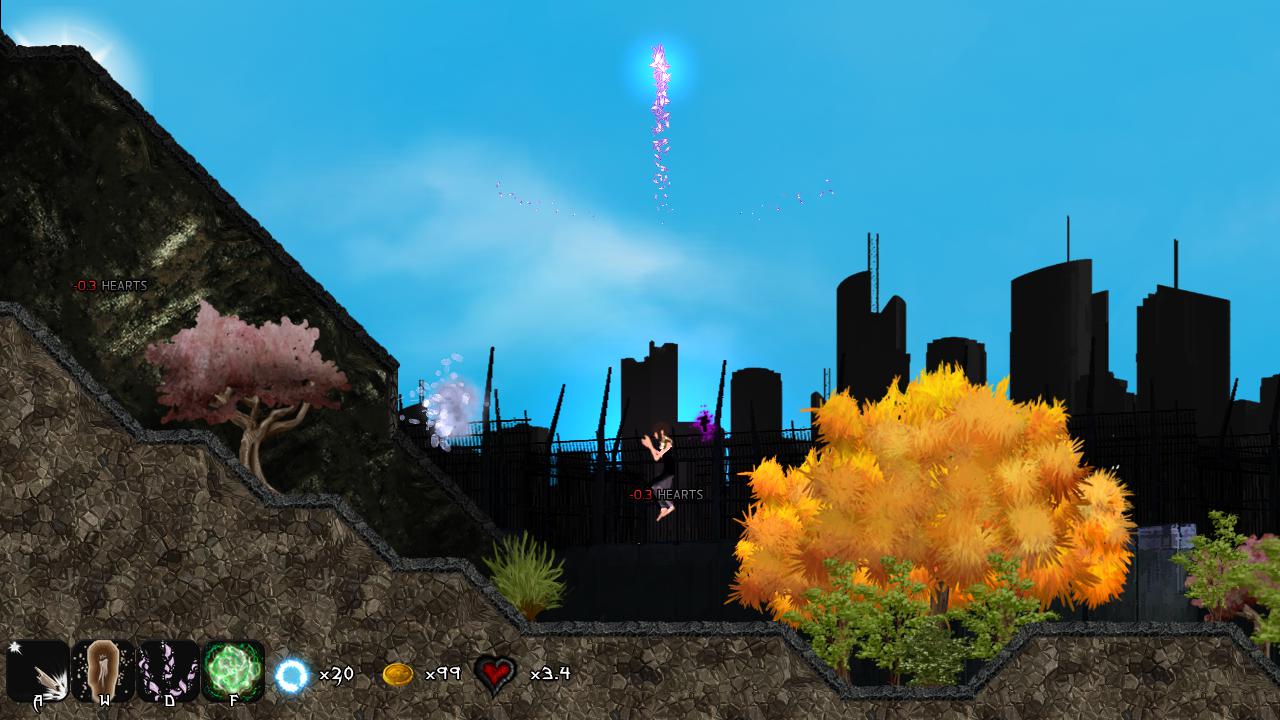Select the D purple petals ability icon
1280x720 pixels.
[x=168, y=672]
